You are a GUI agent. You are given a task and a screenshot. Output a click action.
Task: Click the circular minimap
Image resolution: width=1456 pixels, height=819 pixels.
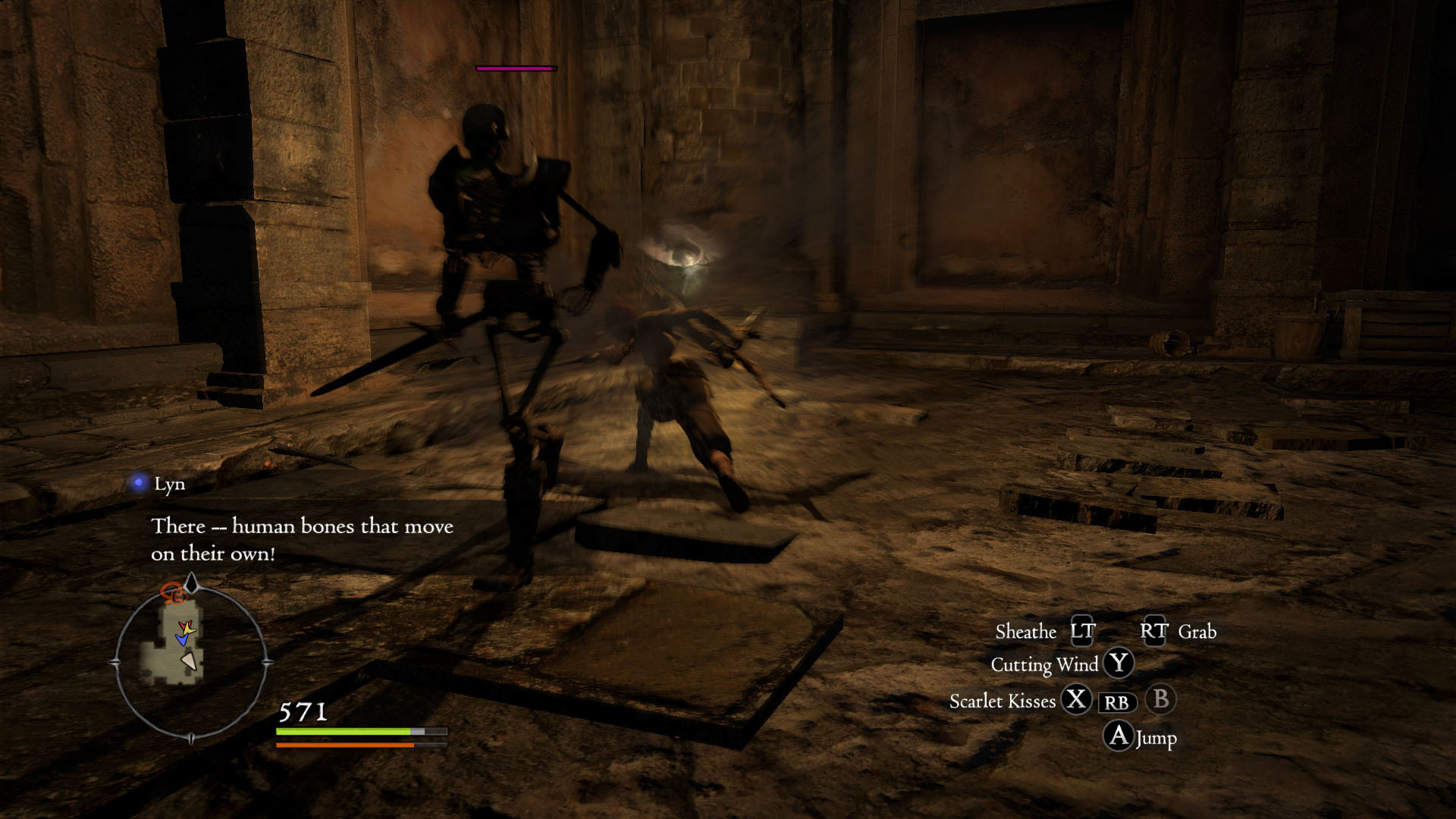point(190,662)
